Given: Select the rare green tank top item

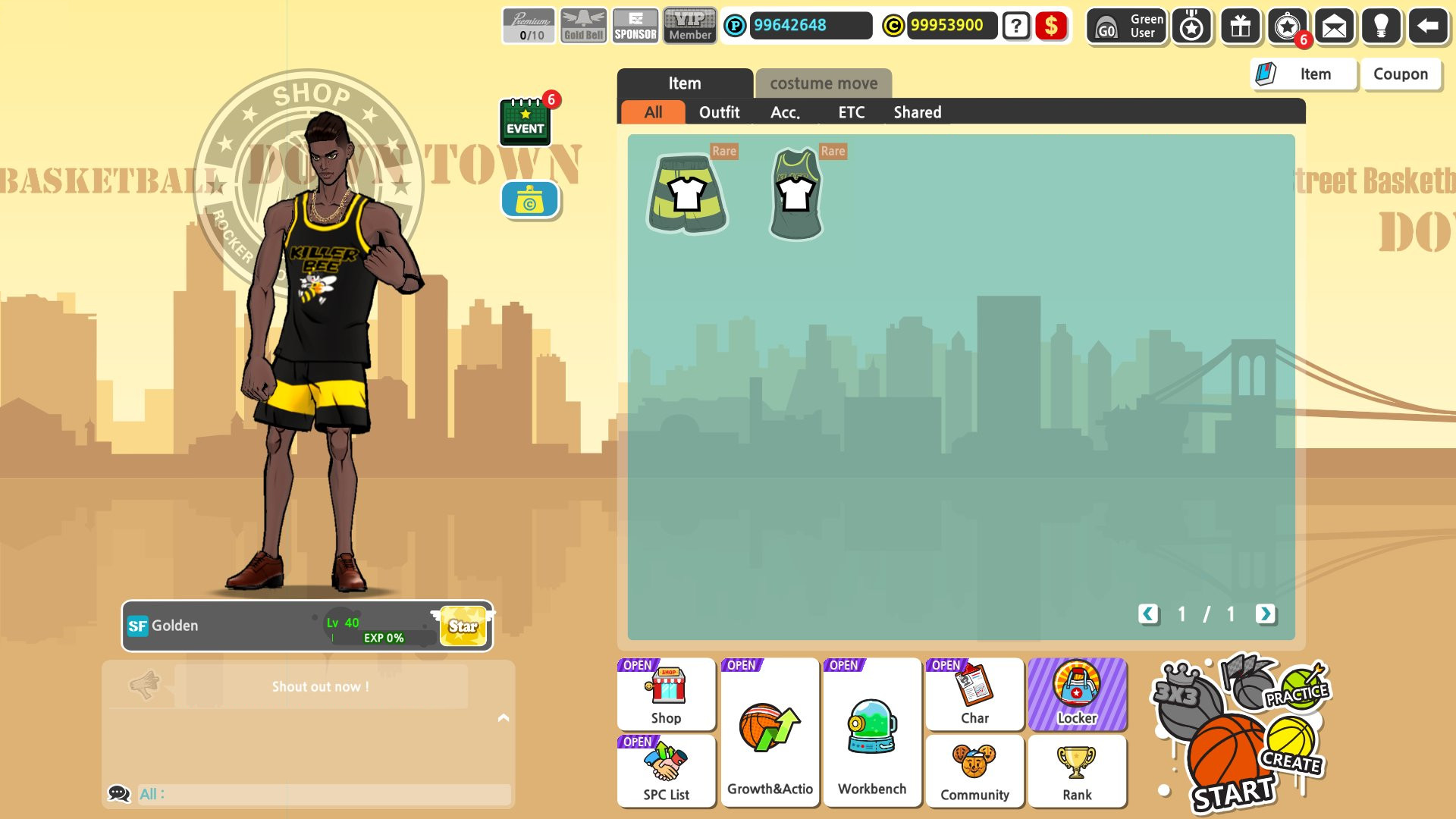Looking at the screenshot, I should (x=795, y=193).
